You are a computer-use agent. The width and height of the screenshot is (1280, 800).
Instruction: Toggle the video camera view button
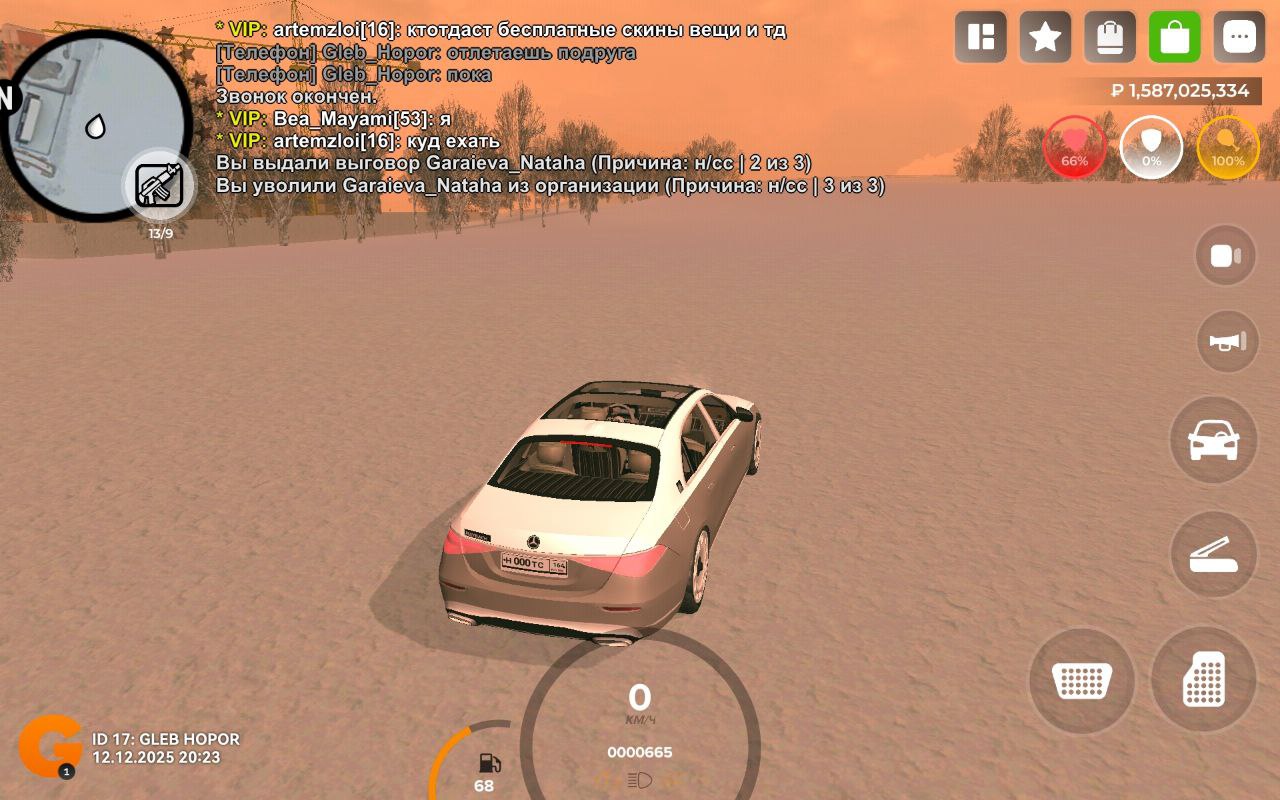click(x=1226, y=256)
